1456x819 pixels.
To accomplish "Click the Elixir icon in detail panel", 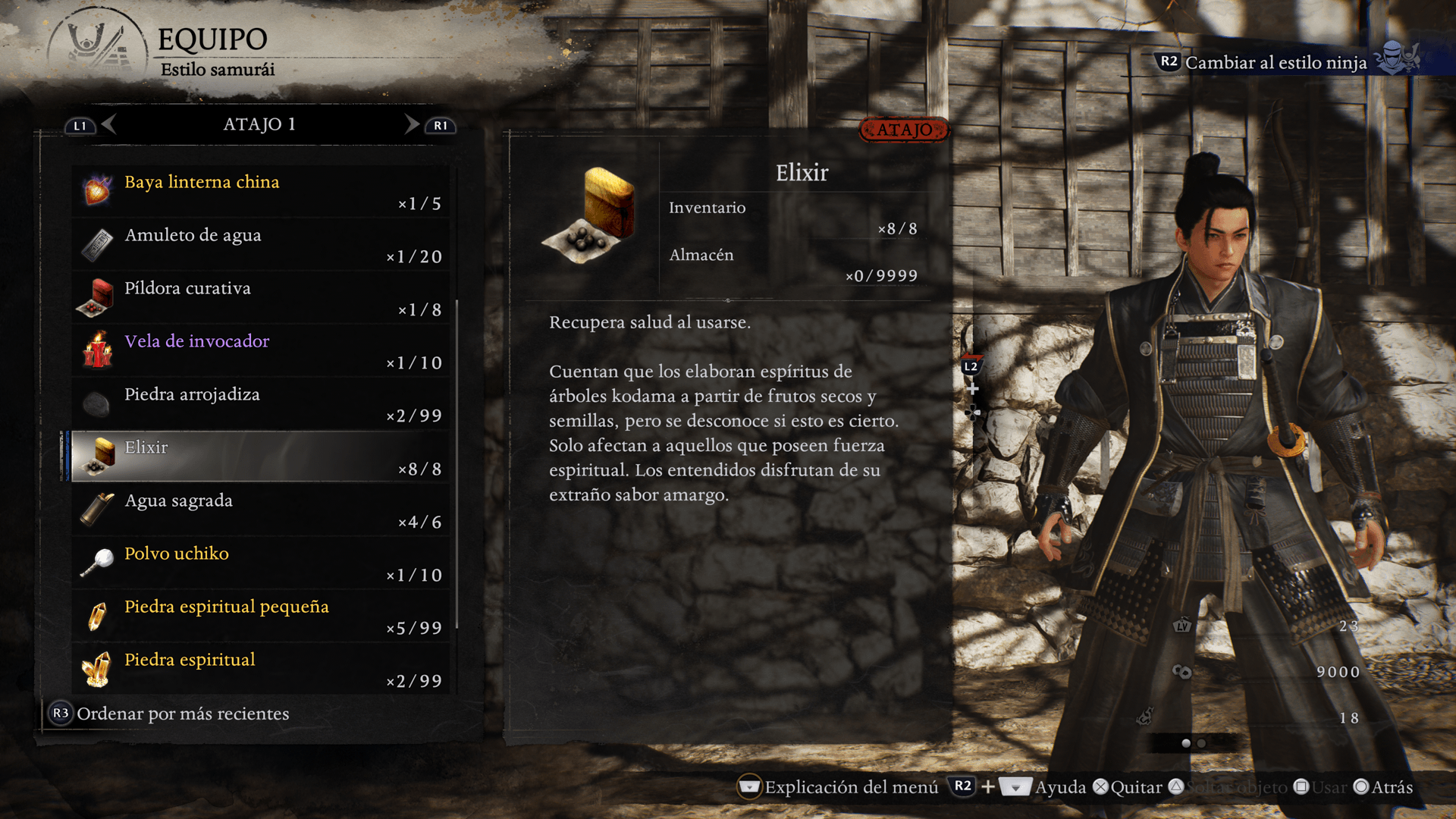I will (591, 215).
